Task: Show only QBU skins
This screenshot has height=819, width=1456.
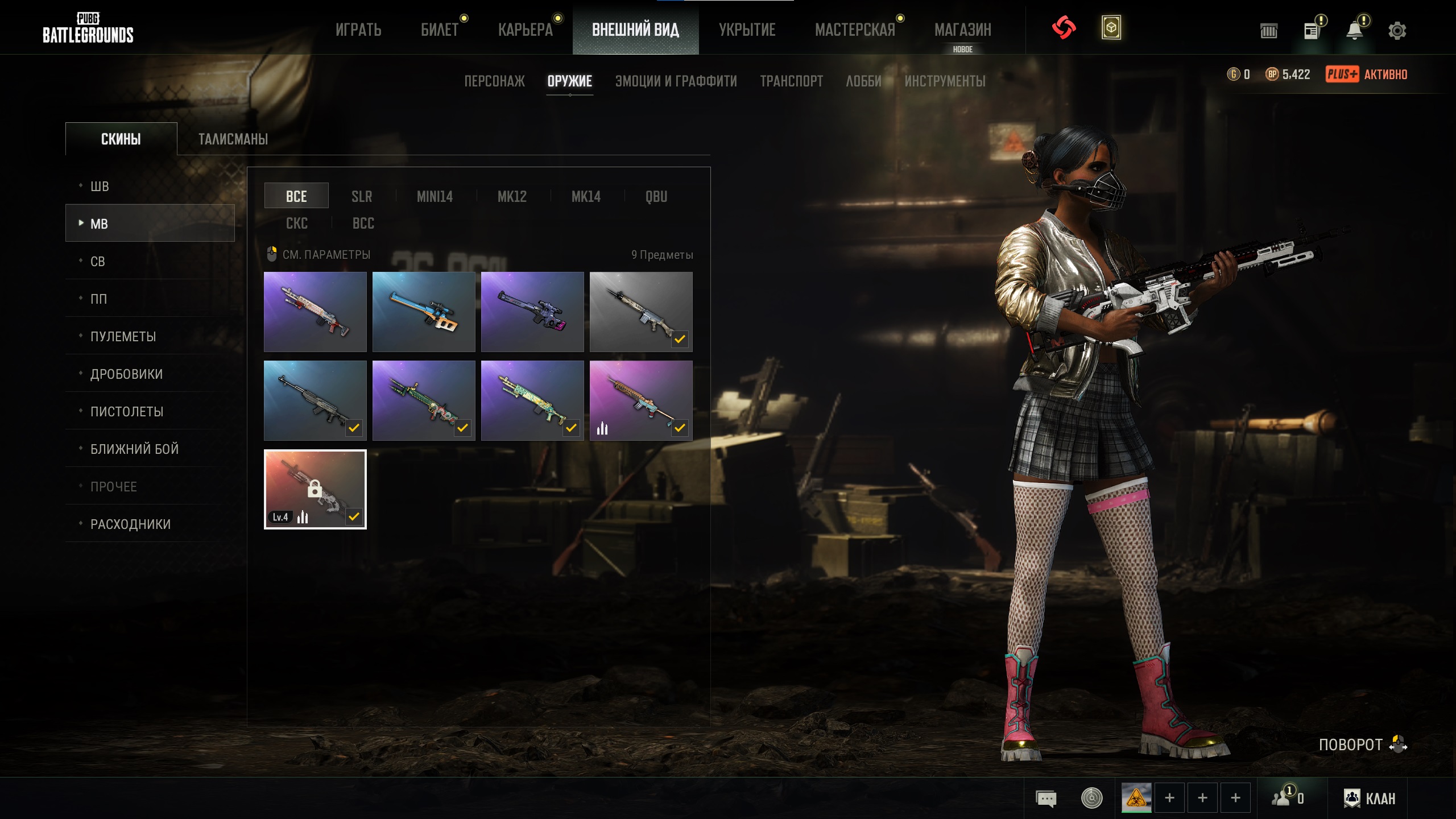Action: click(656, 197)
